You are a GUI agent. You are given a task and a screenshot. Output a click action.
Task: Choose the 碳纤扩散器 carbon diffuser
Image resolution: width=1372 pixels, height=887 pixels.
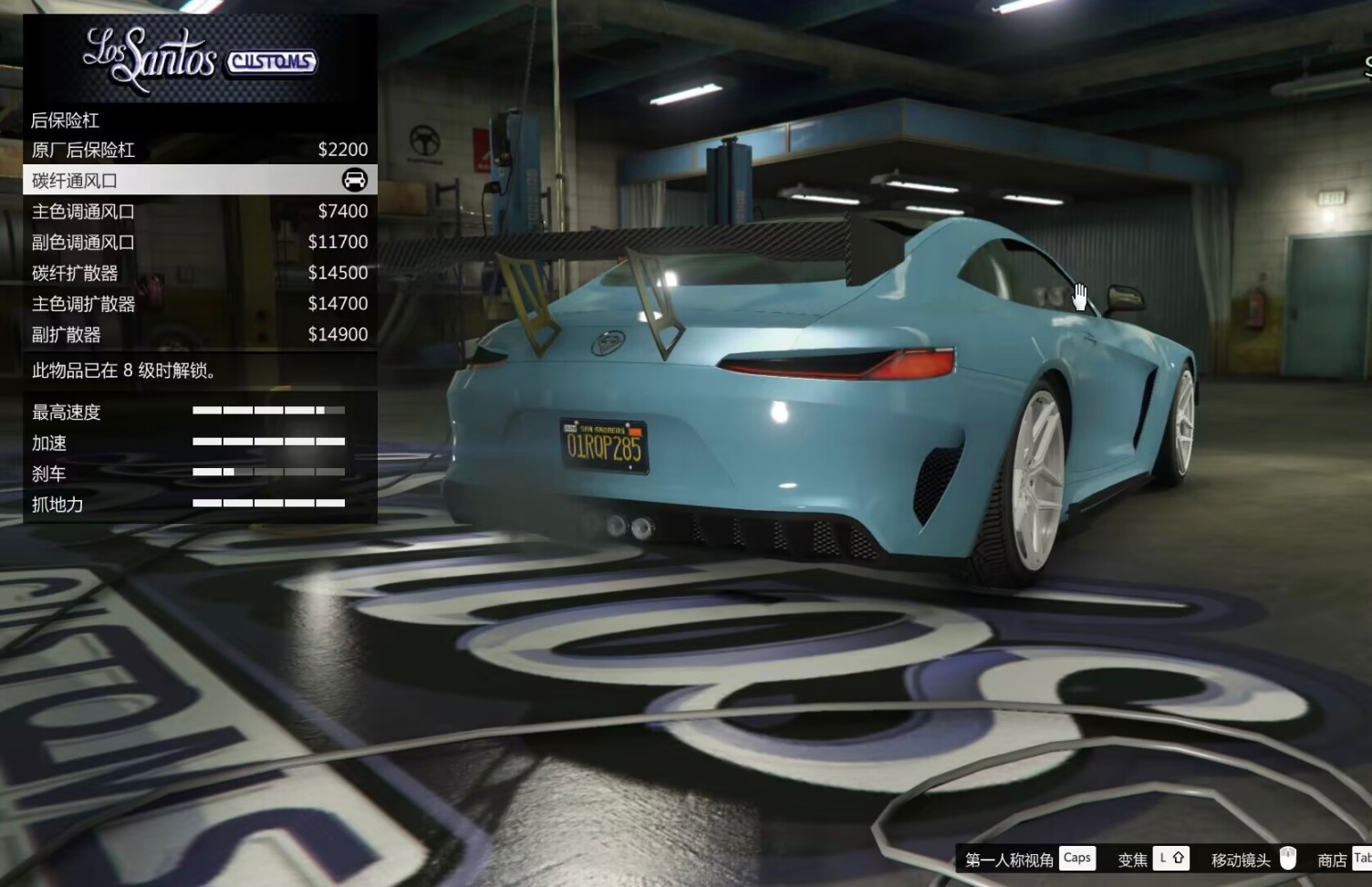tap(199, 273)
